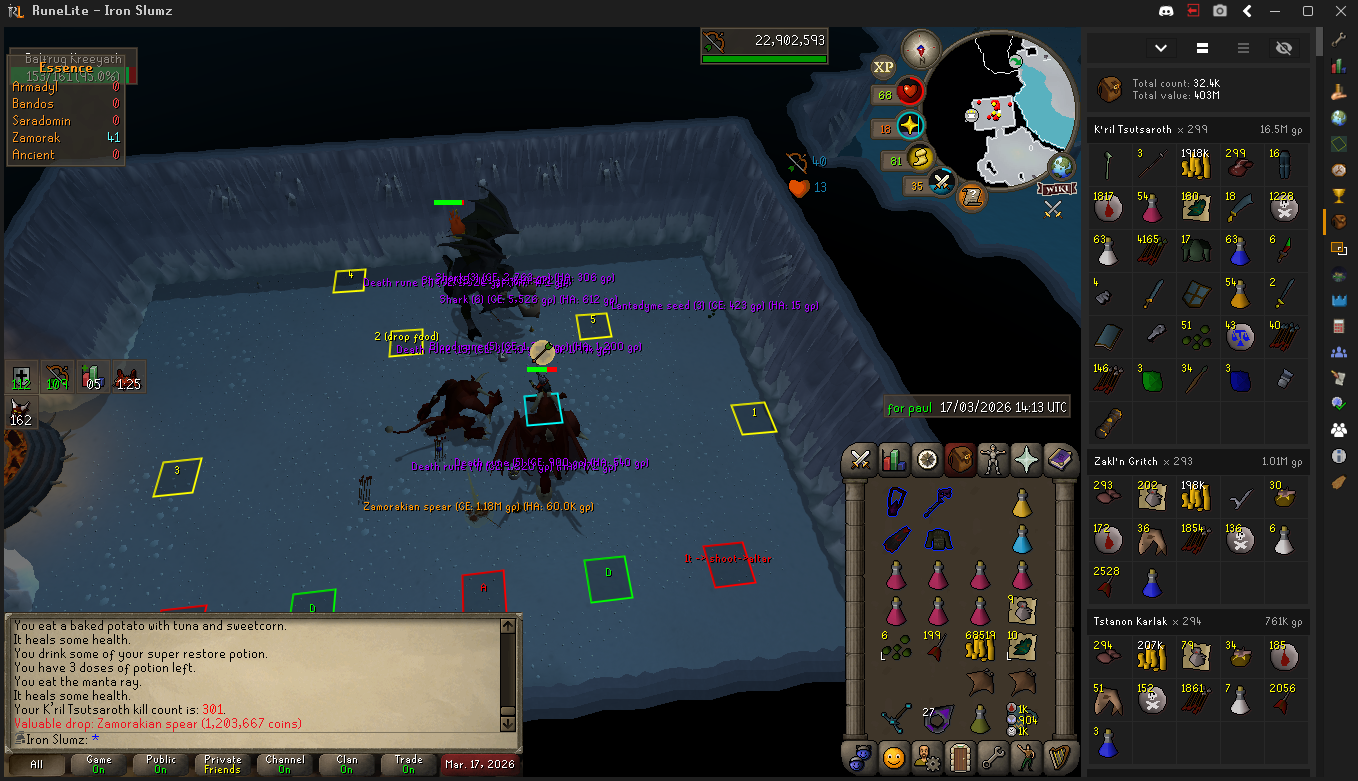Activate quick prayers orb
The width and height of the screenshot is (1358, 781).
(910, 126)
